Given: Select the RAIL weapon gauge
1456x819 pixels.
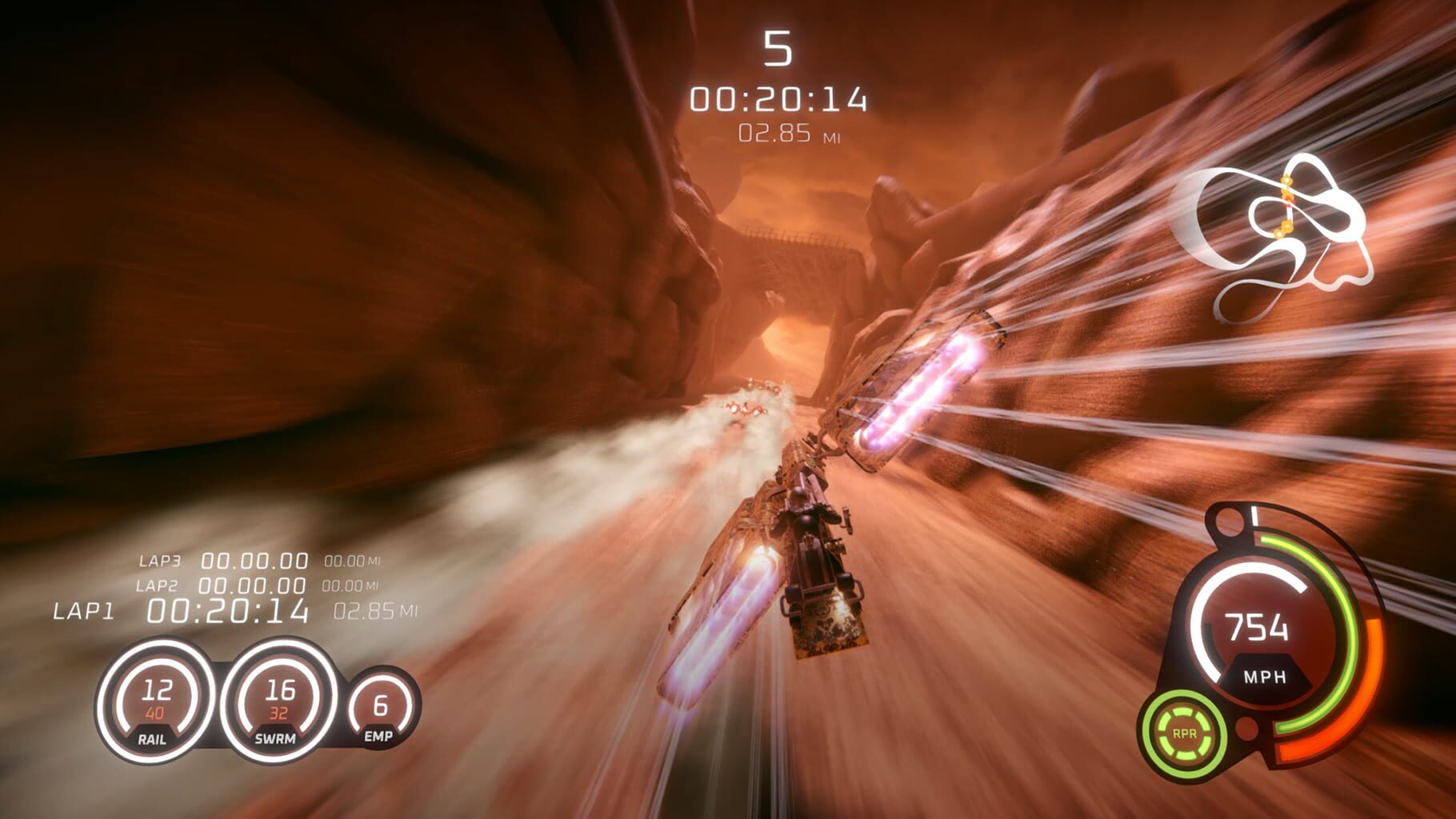Looking at the screenshot, I should click(x=158, y=704).
